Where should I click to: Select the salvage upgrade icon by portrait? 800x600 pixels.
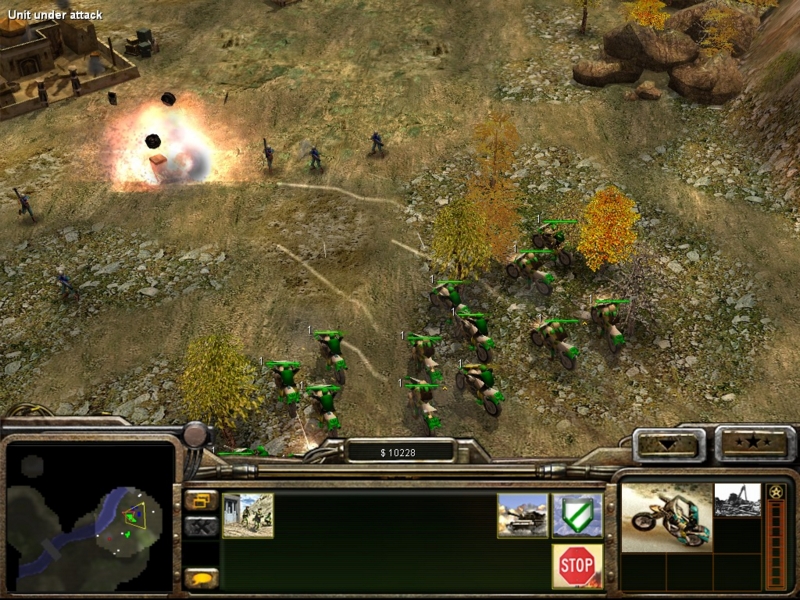(737, 499)
